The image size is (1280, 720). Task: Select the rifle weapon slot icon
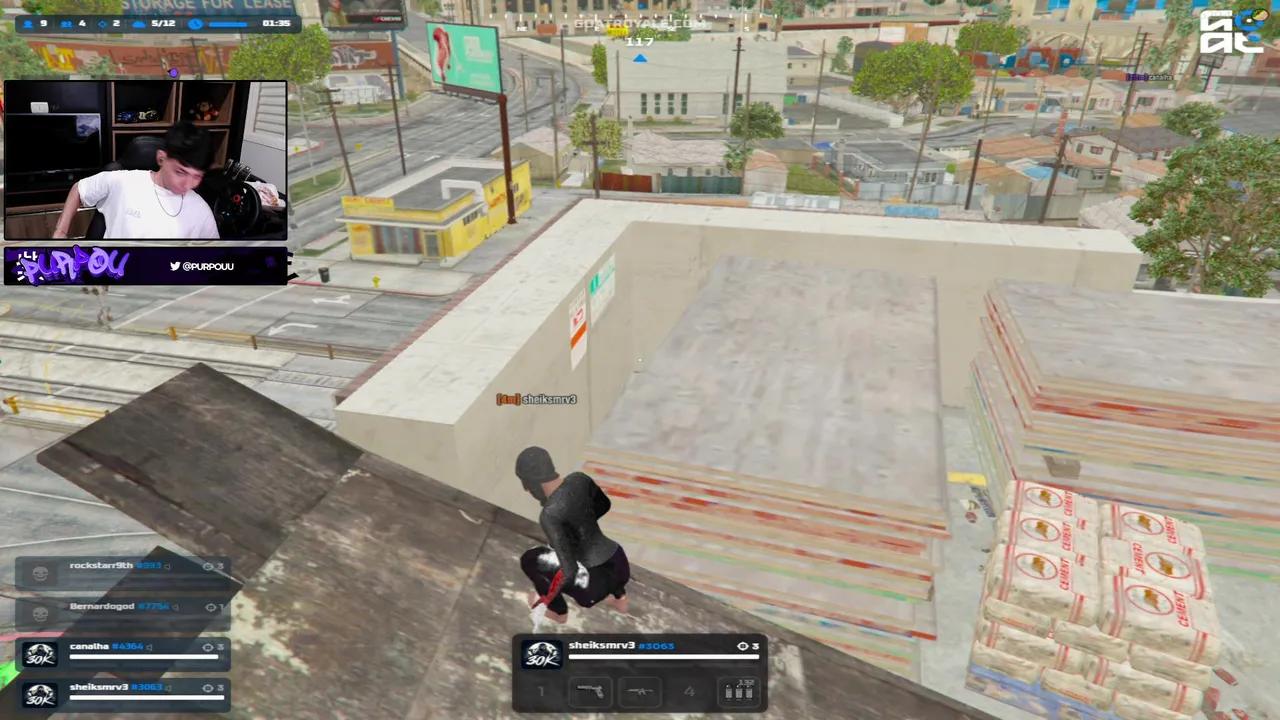[642, 690]
